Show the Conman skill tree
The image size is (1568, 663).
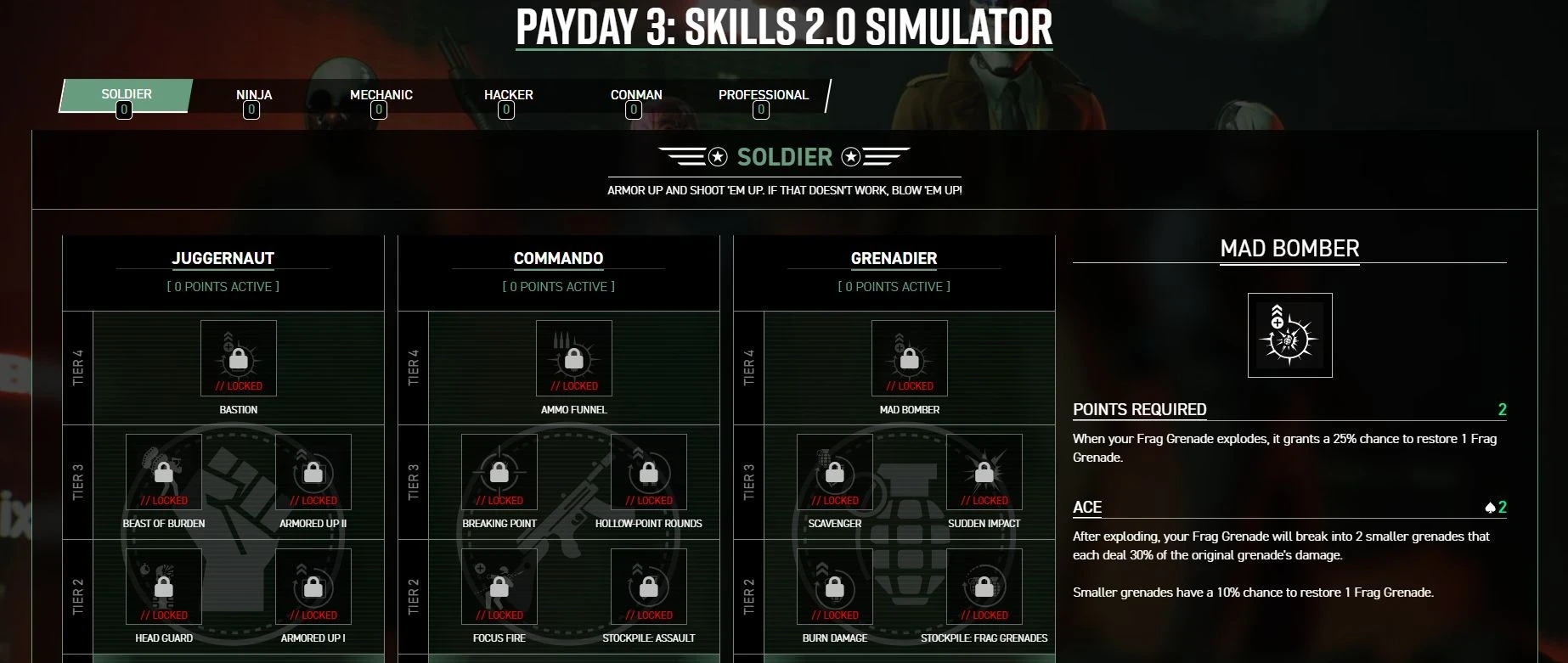635,96
